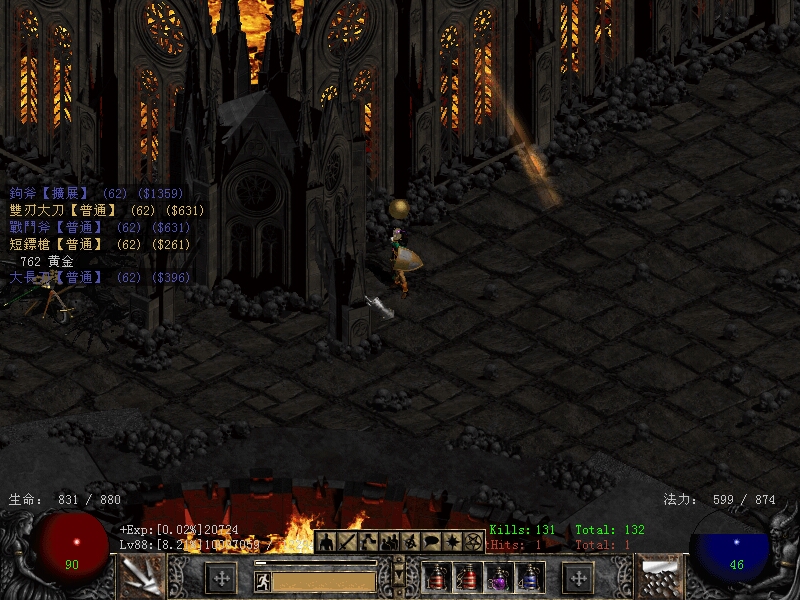Use the blue mana potion in belt
The height and width of the screenshot is (600, 800).
(531, 578)
